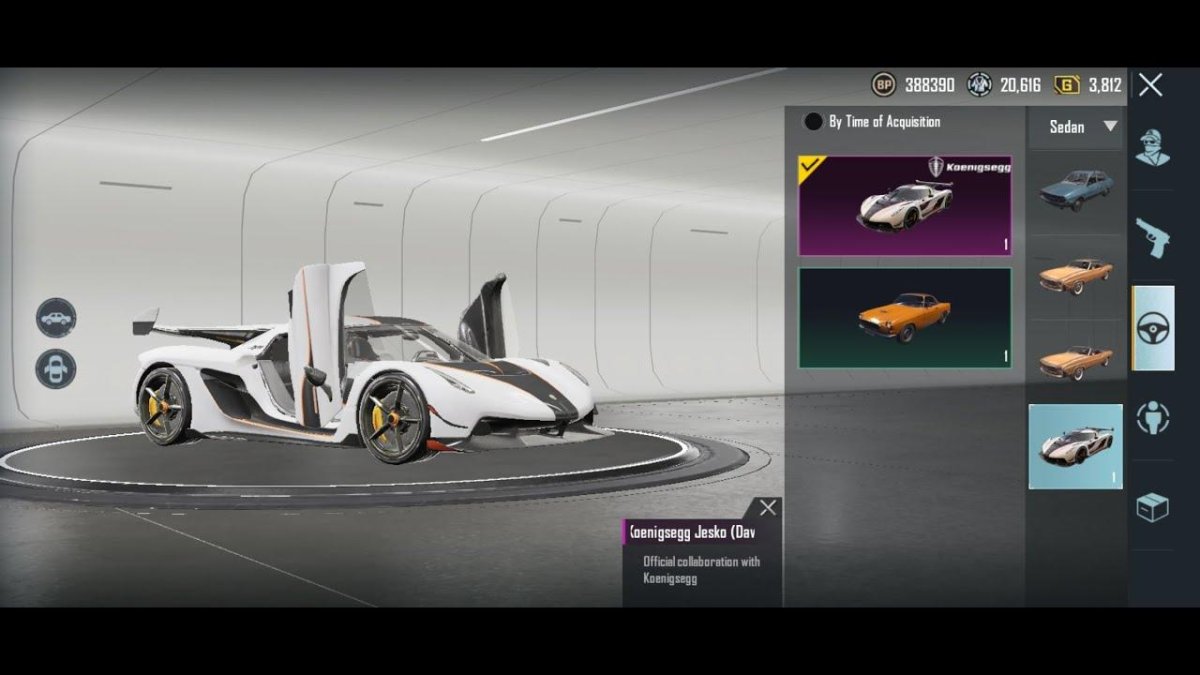The width and height of the screenshot is (1200, 675).
Task: Toggle By Time of Acquisition sorting
Action: (814, 122)
